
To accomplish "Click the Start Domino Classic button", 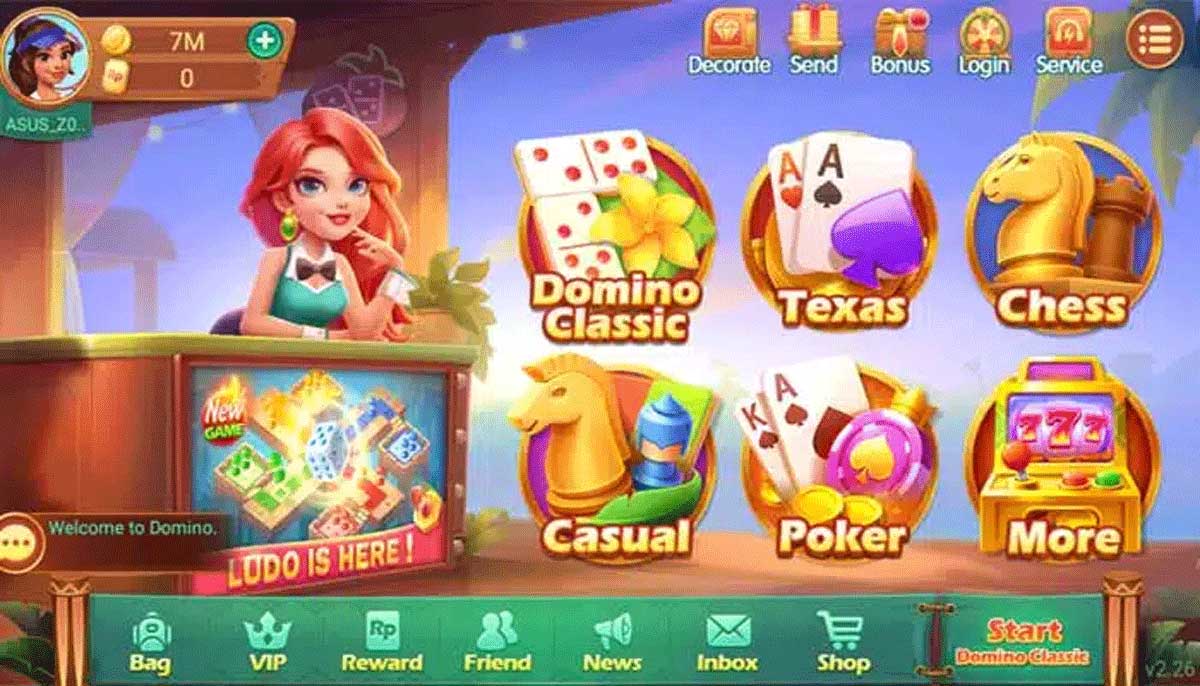I will pyautogui.click(x=1022, y=641).
